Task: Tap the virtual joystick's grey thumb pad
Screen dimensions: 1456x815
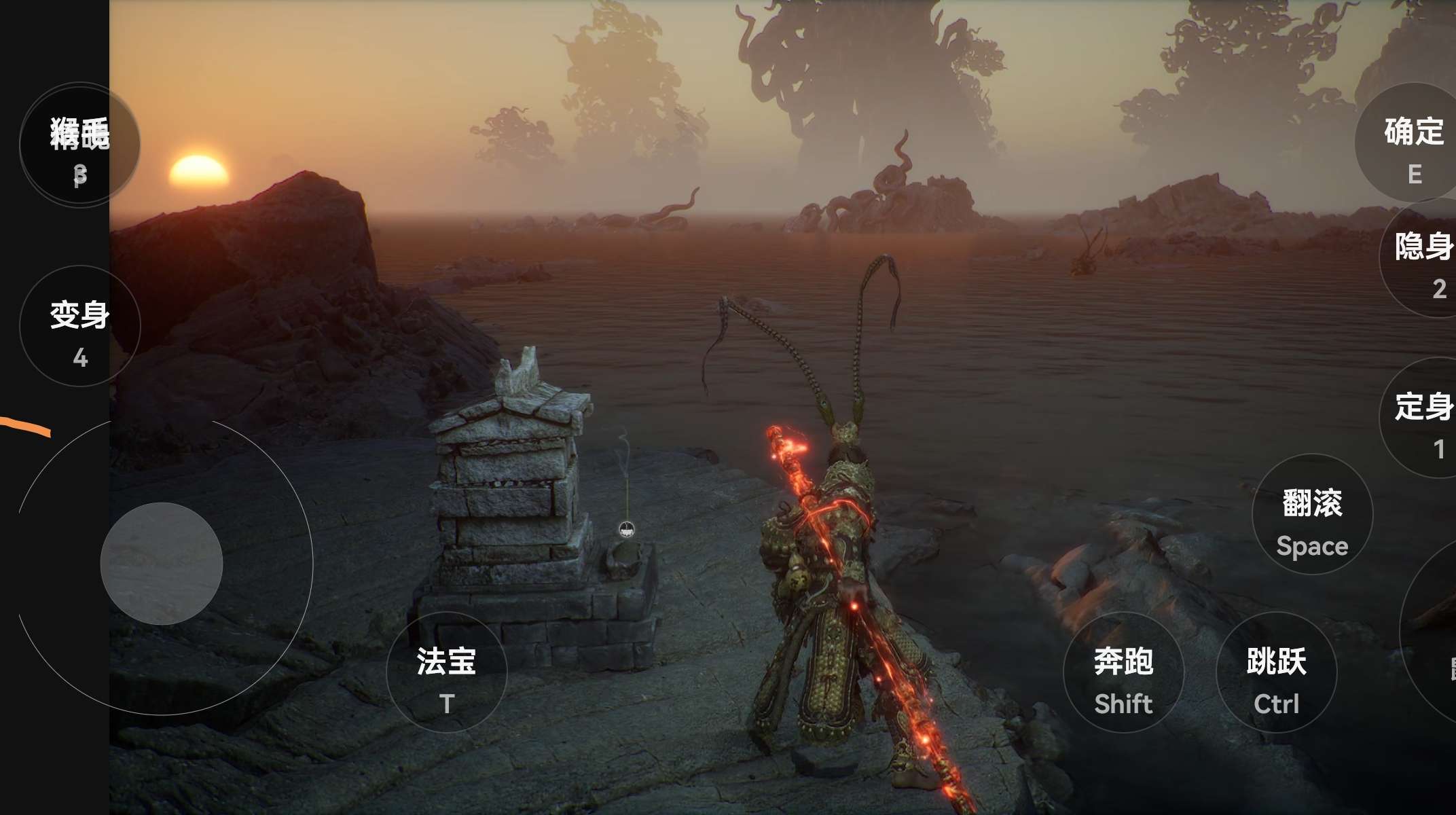Action: click(162, 564)
